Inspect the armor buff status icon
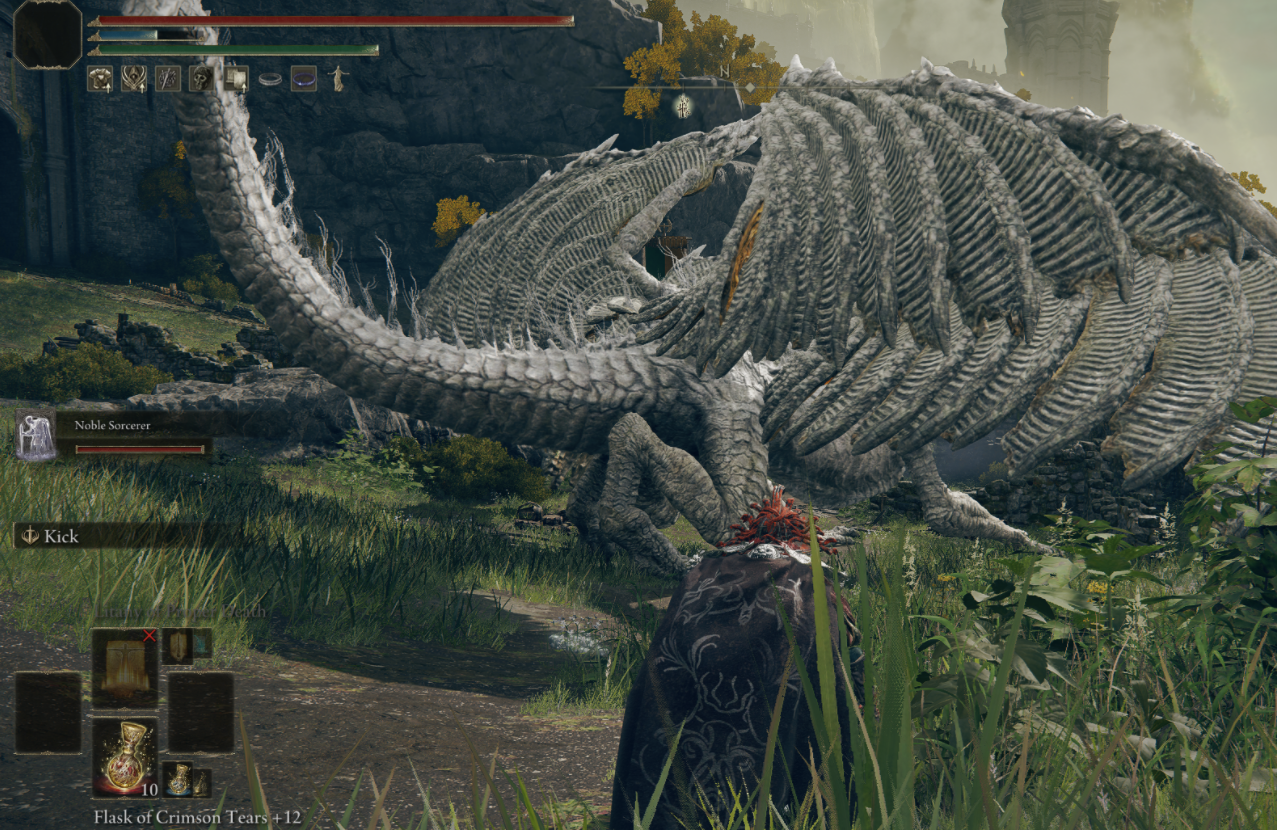Viewport: 1277px width, 830px height. (x=100, y=78)
